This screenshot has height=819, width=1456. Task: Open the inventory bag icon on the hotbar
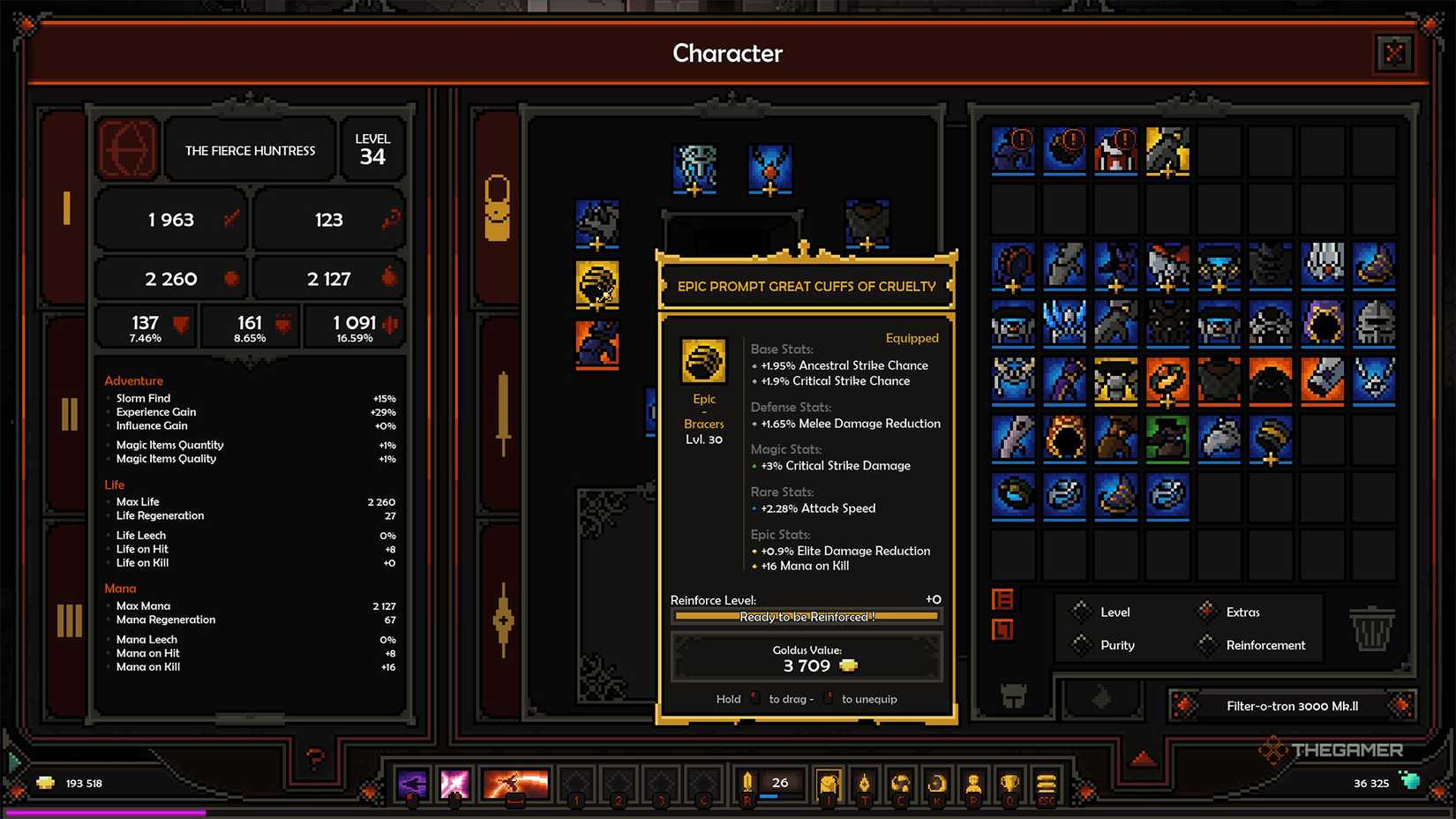(829, 784)
